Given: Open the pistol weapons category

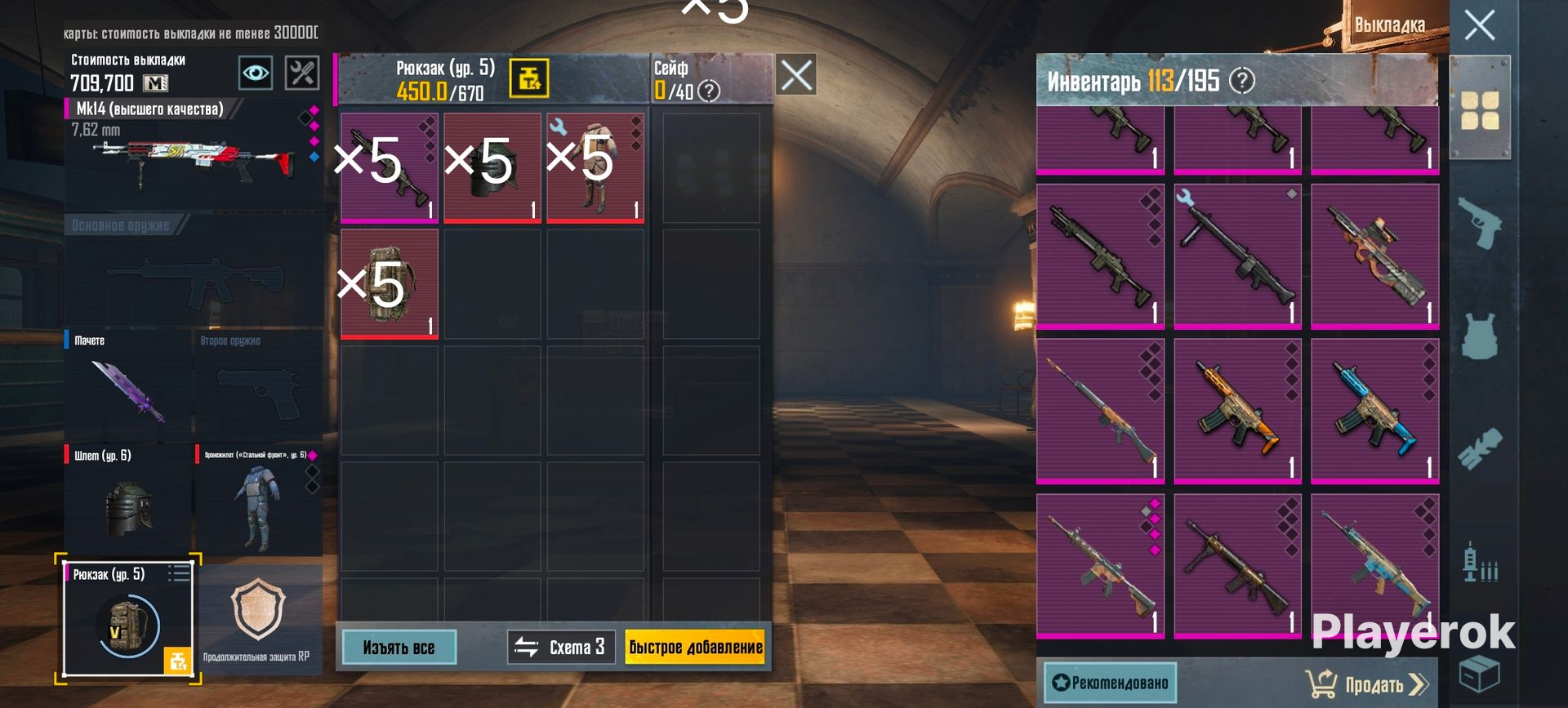Looking at the screenshot, I should [1479, 222].
